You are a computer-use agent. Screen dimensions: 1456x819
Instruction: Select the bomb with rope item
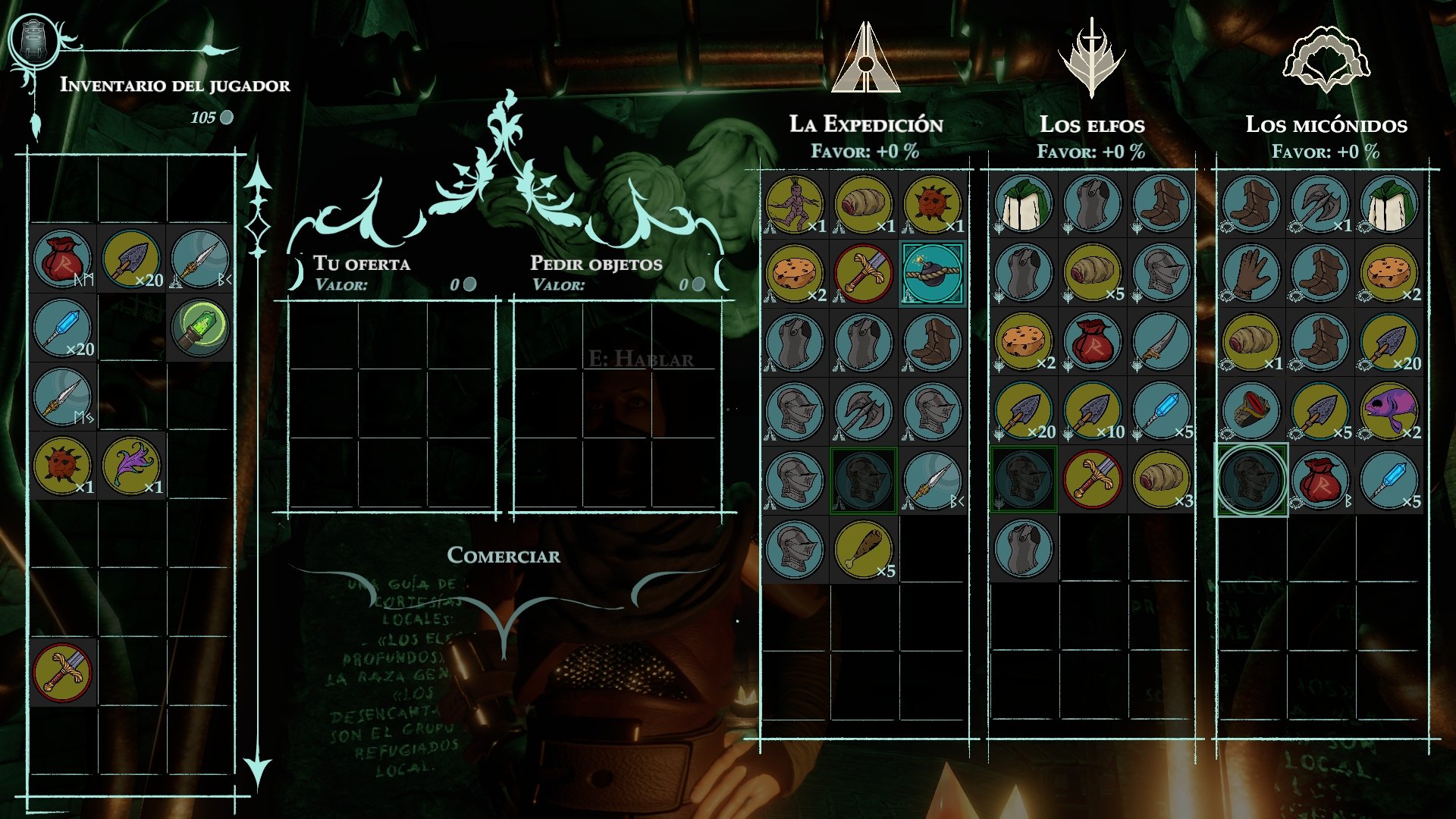pyautogui.click(x=932, y=273)
